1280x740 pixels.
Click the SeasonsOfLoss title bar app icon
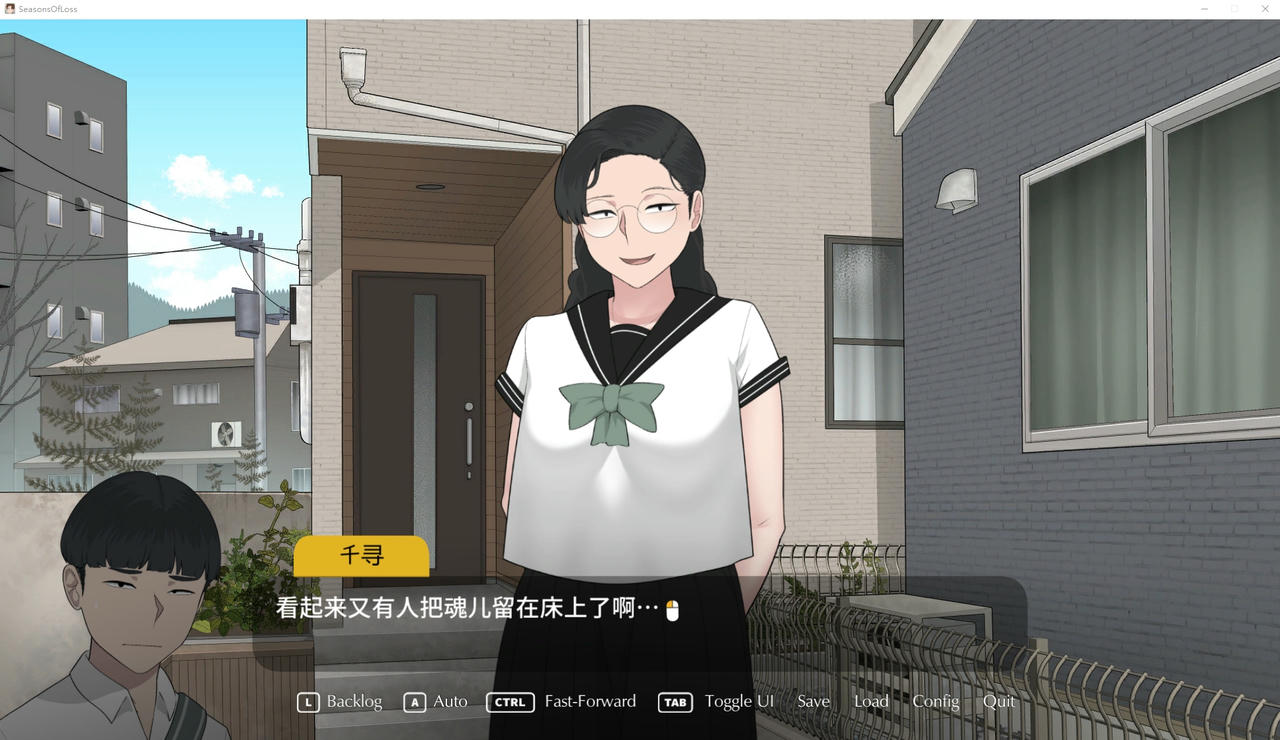(x=8, y=8)
